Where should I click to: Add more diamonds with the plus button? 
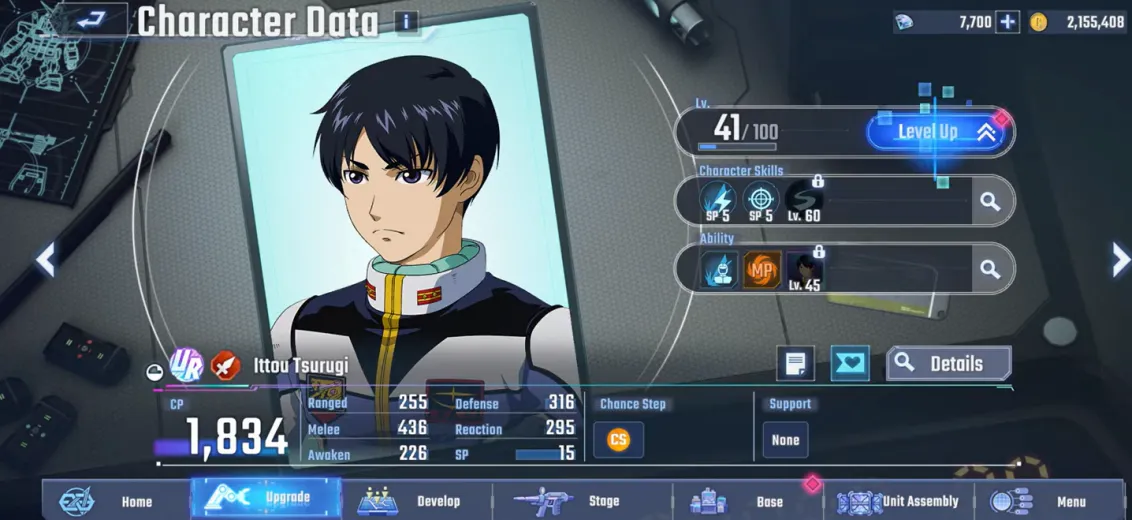point(1008,22)
